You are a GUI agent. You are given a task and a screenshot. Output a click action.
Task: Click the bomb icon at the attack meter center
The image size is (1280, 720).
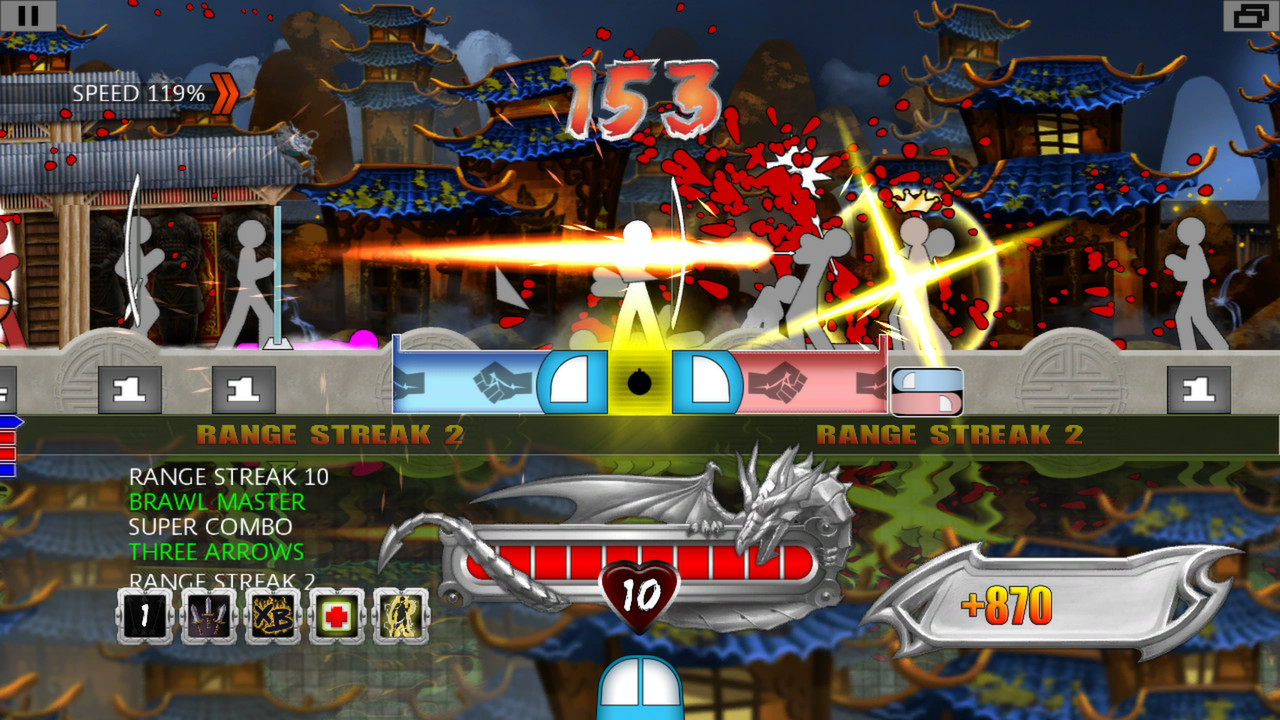click(640, 381)
